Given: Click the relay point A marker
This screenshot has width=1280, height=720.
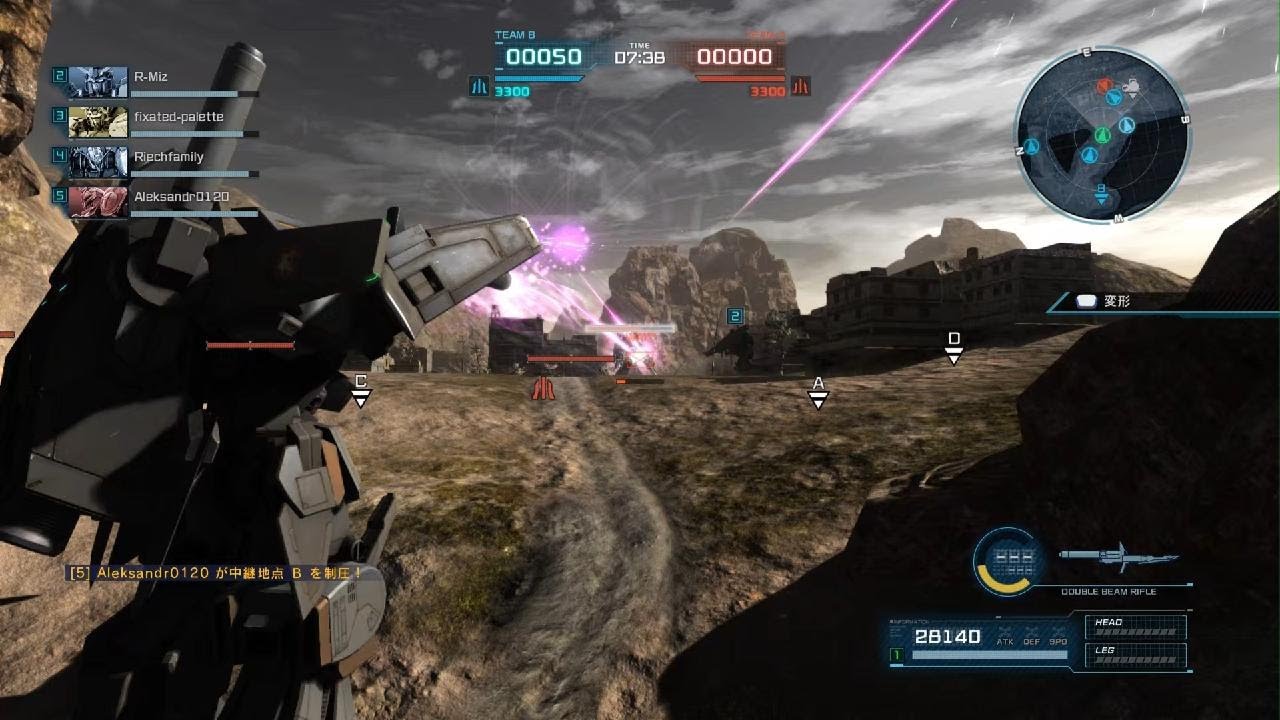Looking at the screenshot, I should 818,392.
